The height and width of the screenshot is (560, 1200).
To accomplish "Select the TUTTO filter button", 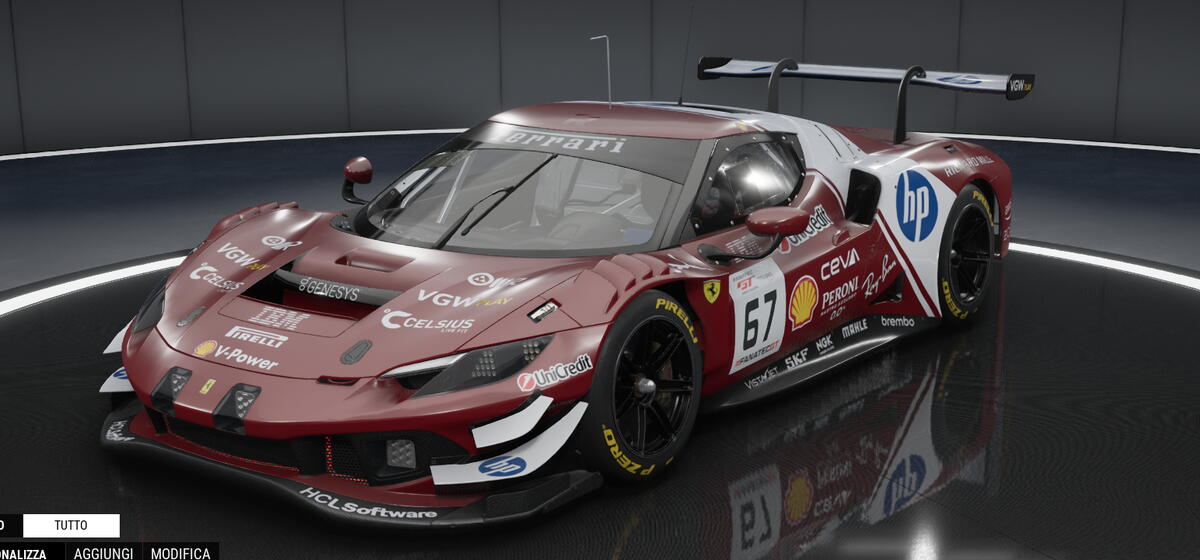I will click(x=71, y=525).
